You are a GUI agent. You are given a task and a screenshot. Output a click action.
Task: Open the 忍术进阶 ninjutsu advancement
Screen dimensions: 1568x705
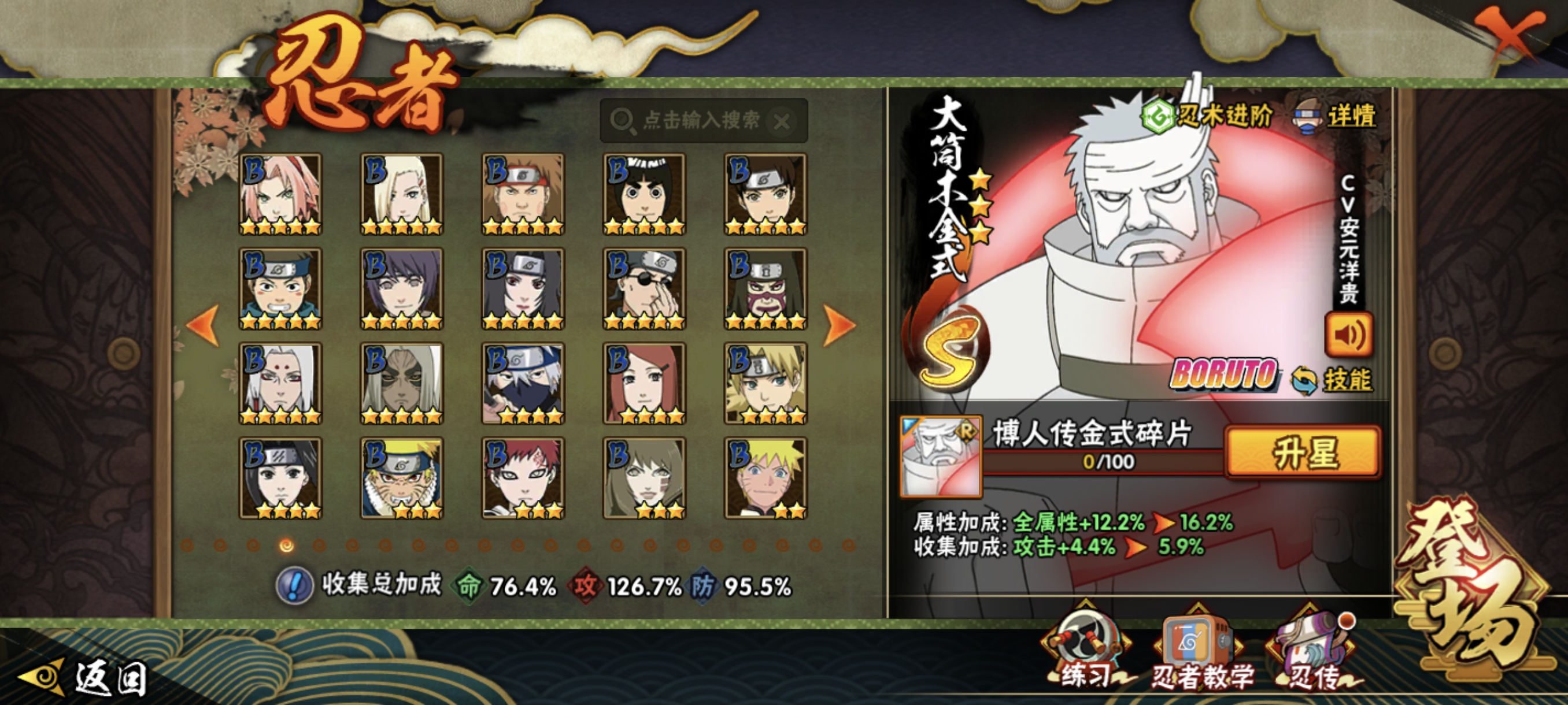pos(1207,115)
